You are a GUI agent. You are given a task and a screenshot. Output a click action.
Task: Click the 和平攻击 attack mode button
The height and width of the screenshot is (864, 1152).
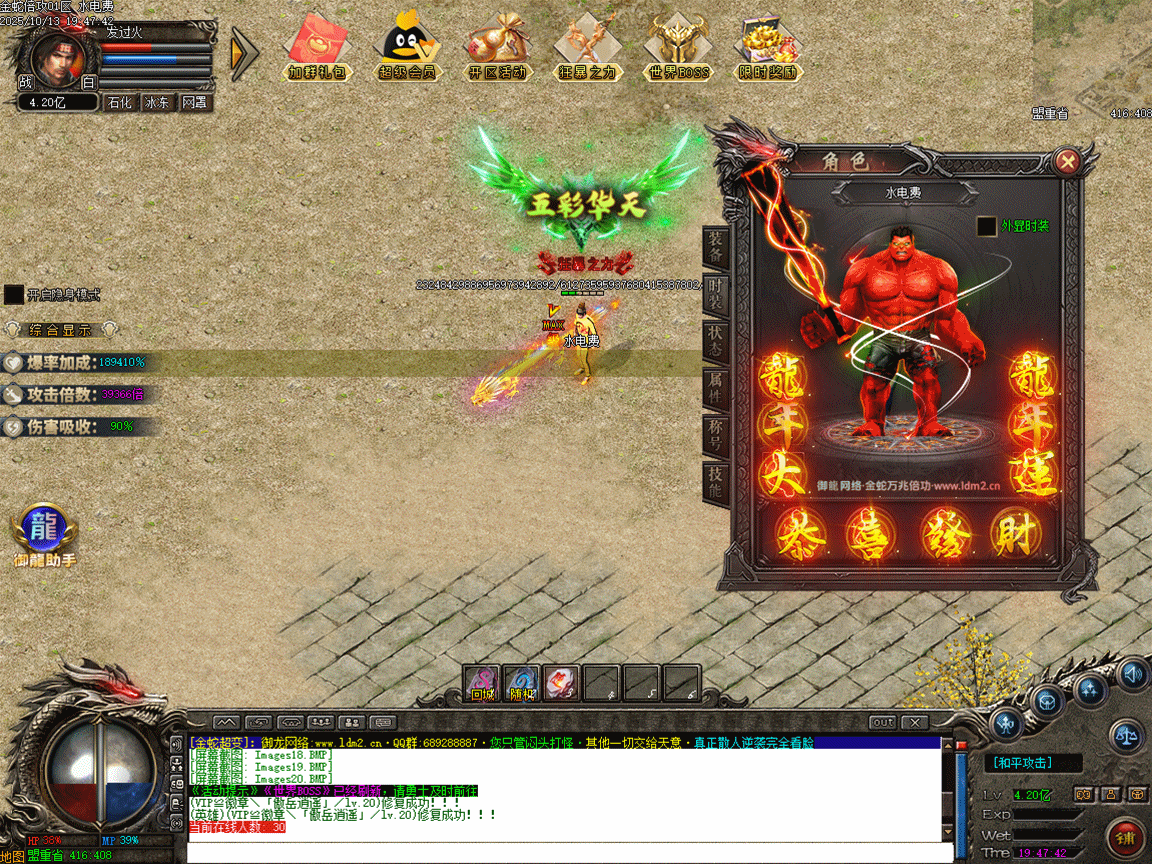click(x=1023, y=763)
